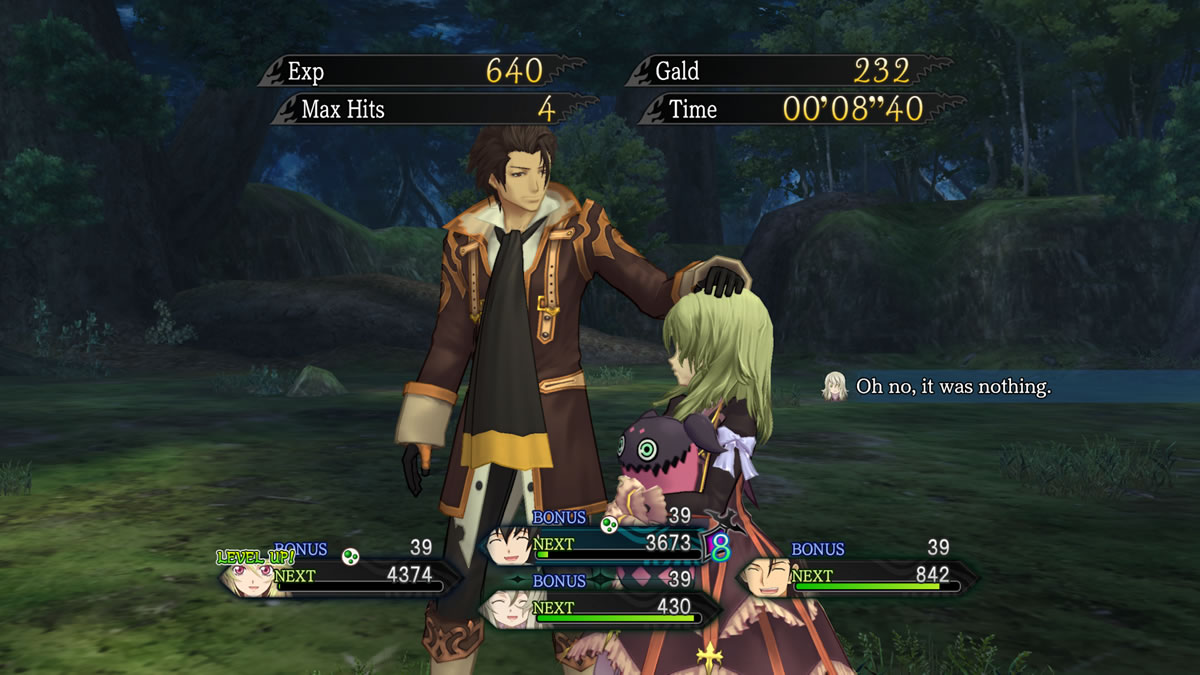Click the brown-haired man's party portrait
1200x675 pixels.
click(x=767, y=576)
